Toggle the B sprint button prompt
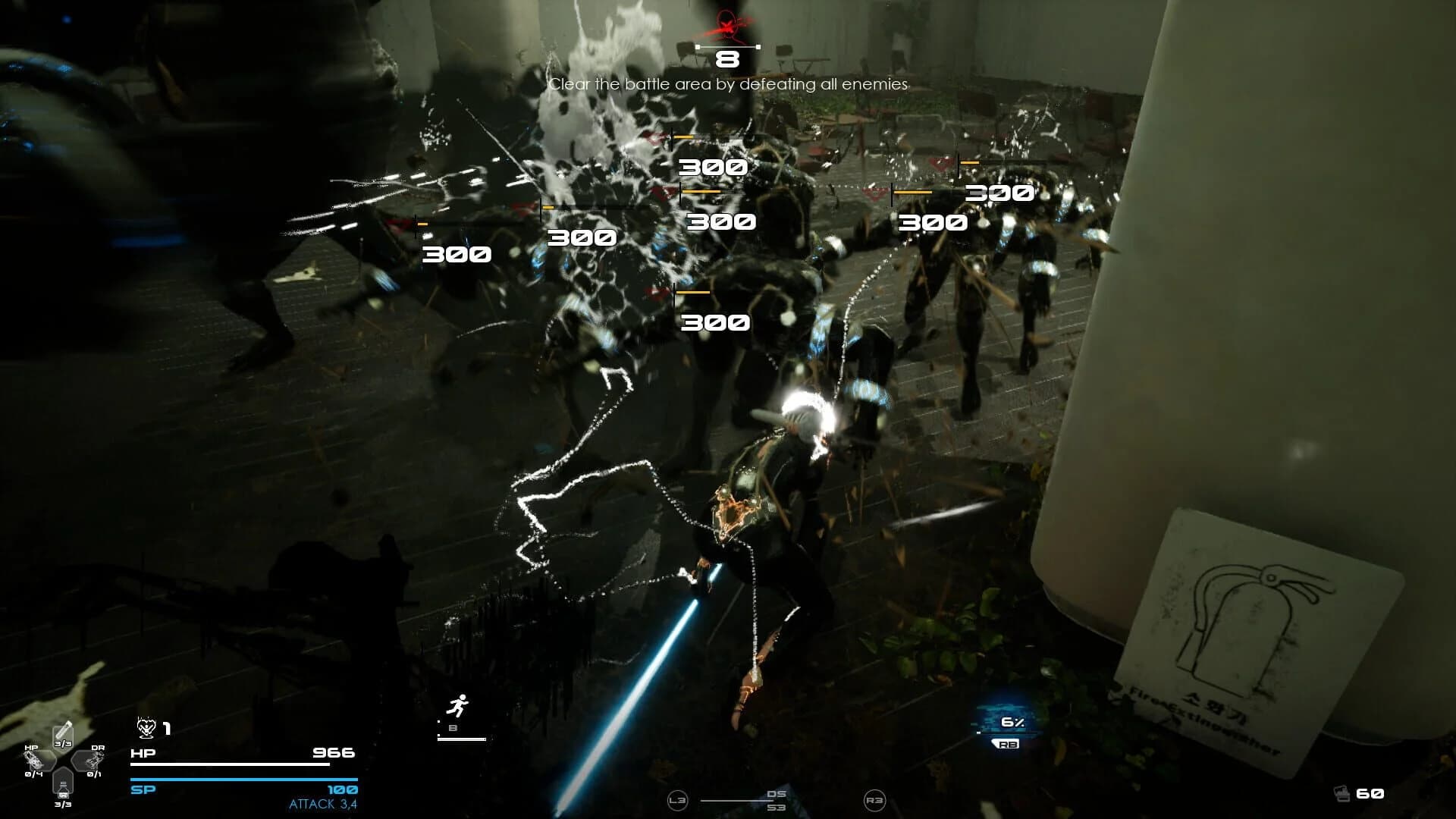Screen dimensions: 1456x819 453,727
